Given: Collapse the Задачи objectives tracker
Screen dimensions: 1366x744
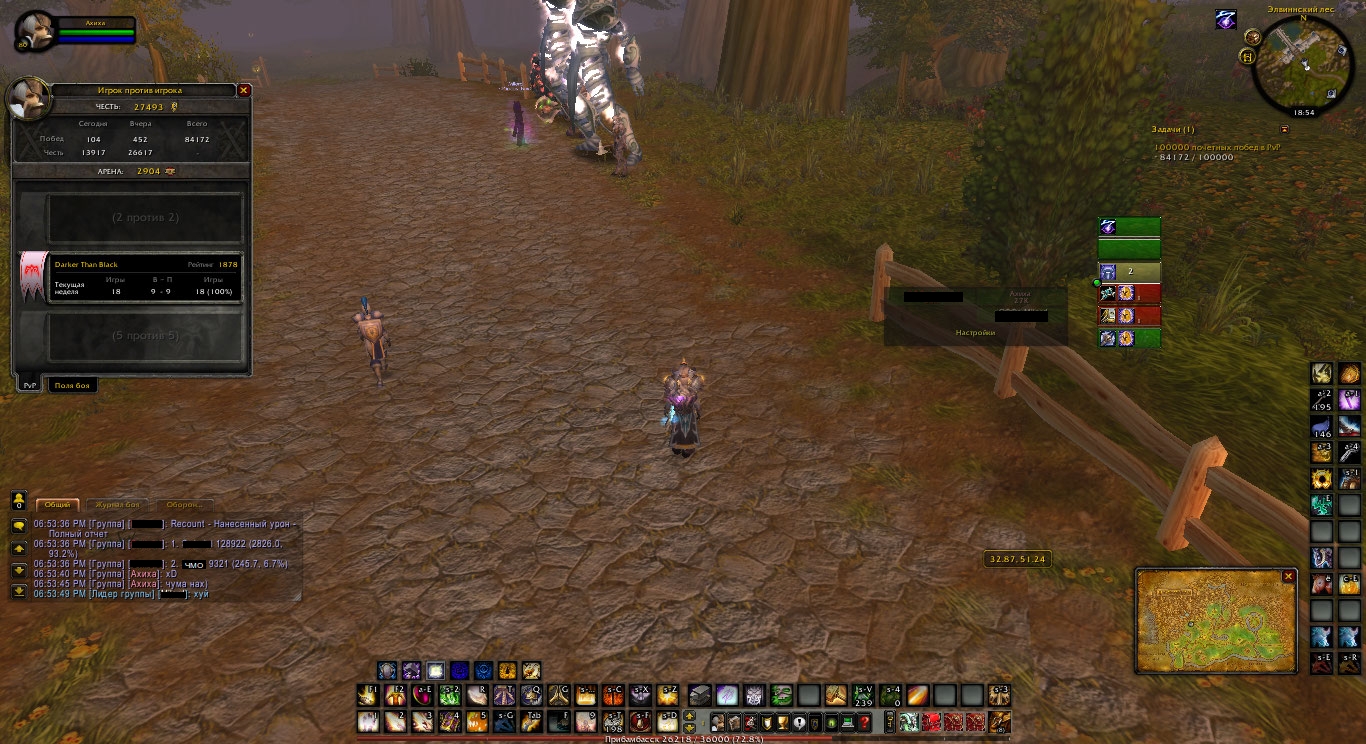Looking at the screenshot, I should click(x=1284, y=129).
